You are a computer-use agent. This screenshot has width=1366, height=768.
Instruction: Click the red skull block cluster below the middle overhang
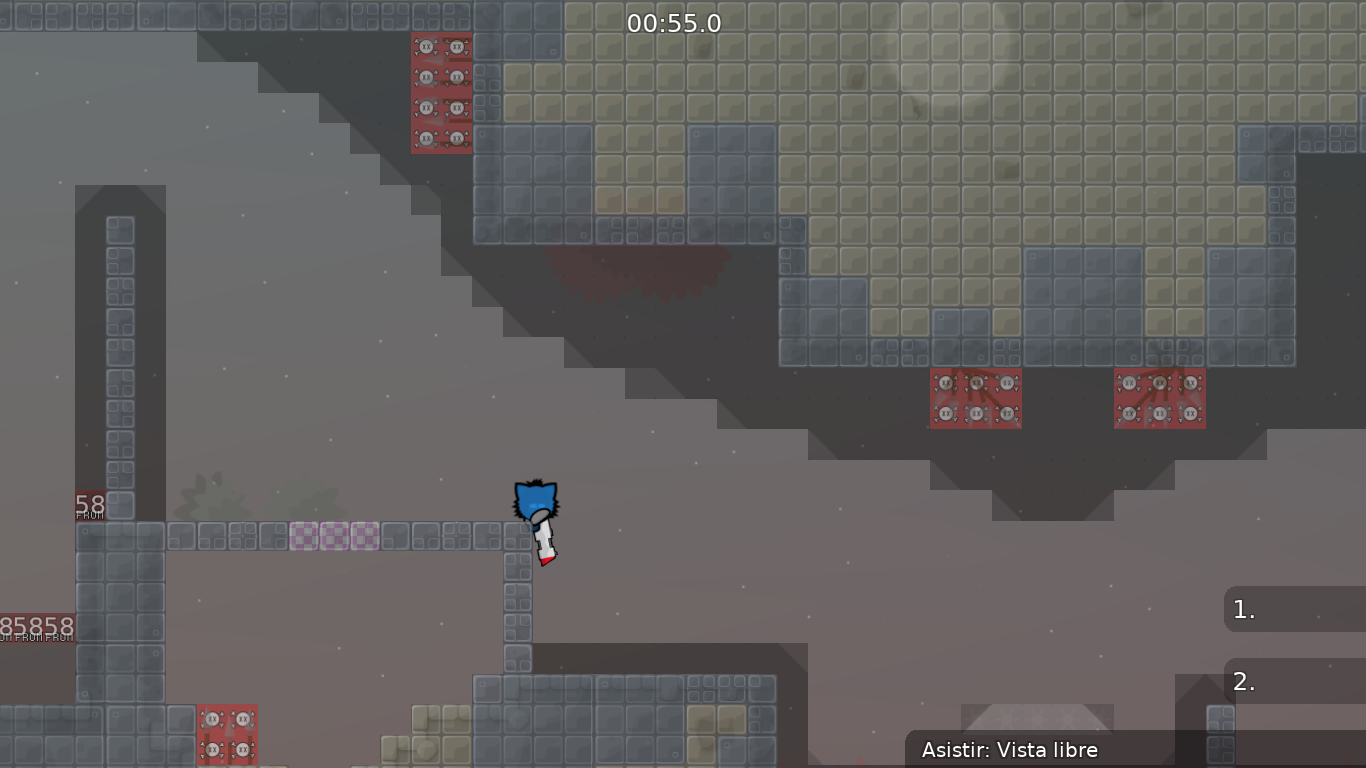pos(974,397)
